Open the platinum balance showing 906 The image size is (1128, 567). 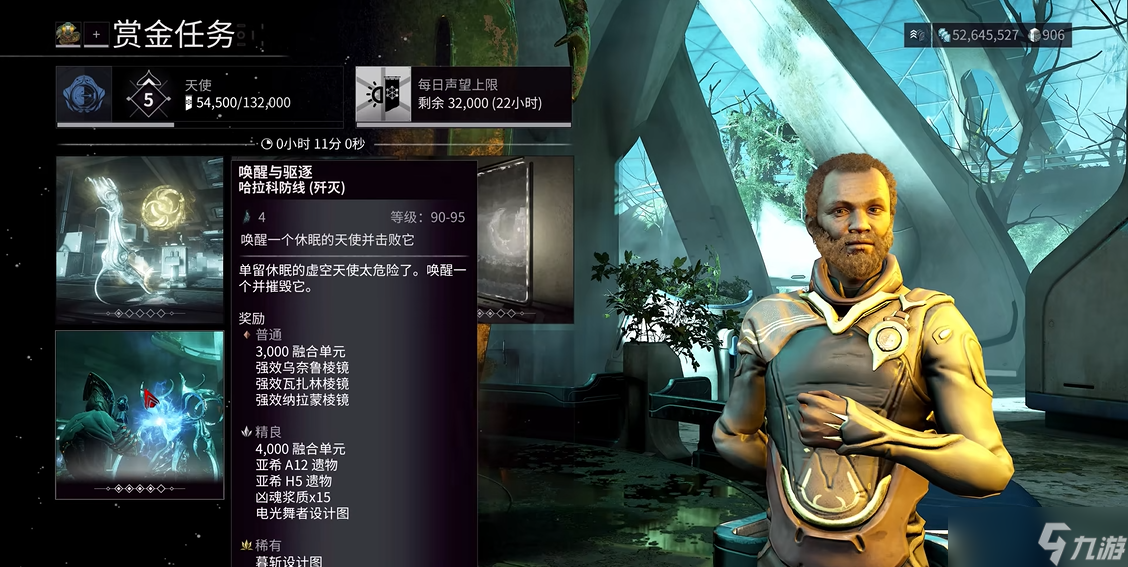pyautogui.click(x=1047, y=35)
